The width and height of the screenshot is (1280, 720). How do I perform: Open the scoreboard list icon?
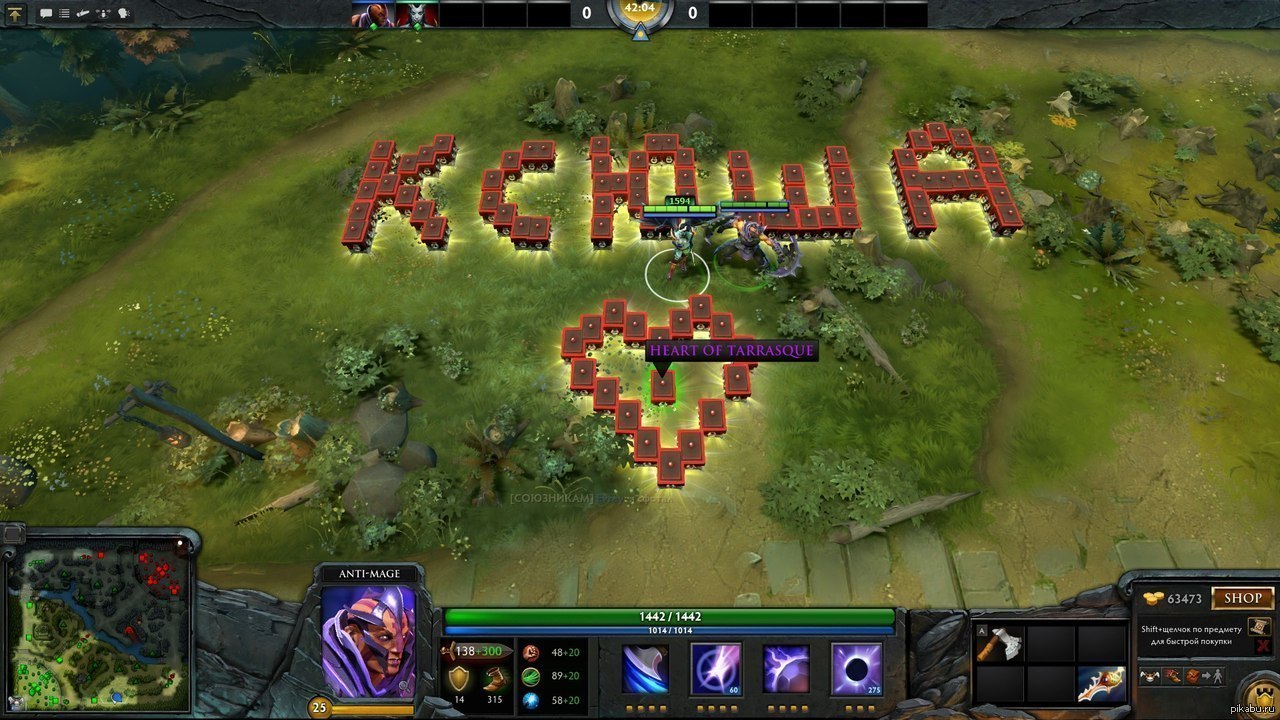click(65, 14)
